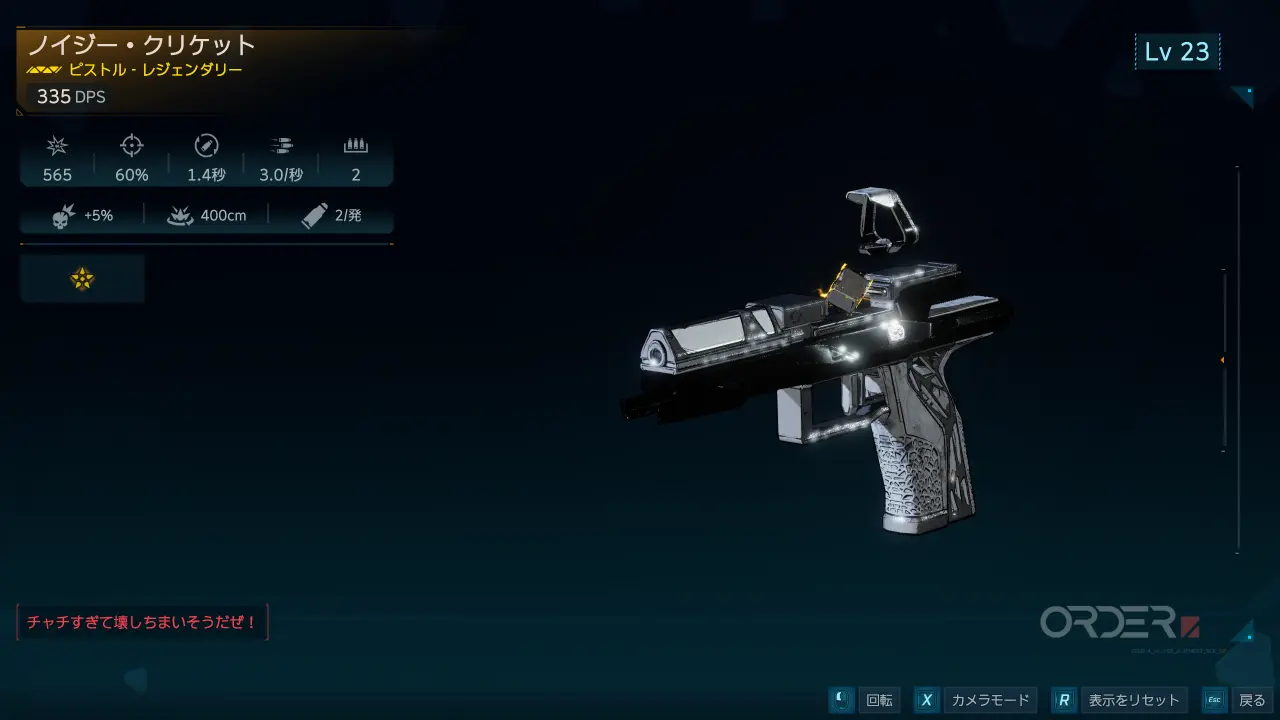Select the gold star legendary perk slot
1280x720 pixels.
[82, 279]
